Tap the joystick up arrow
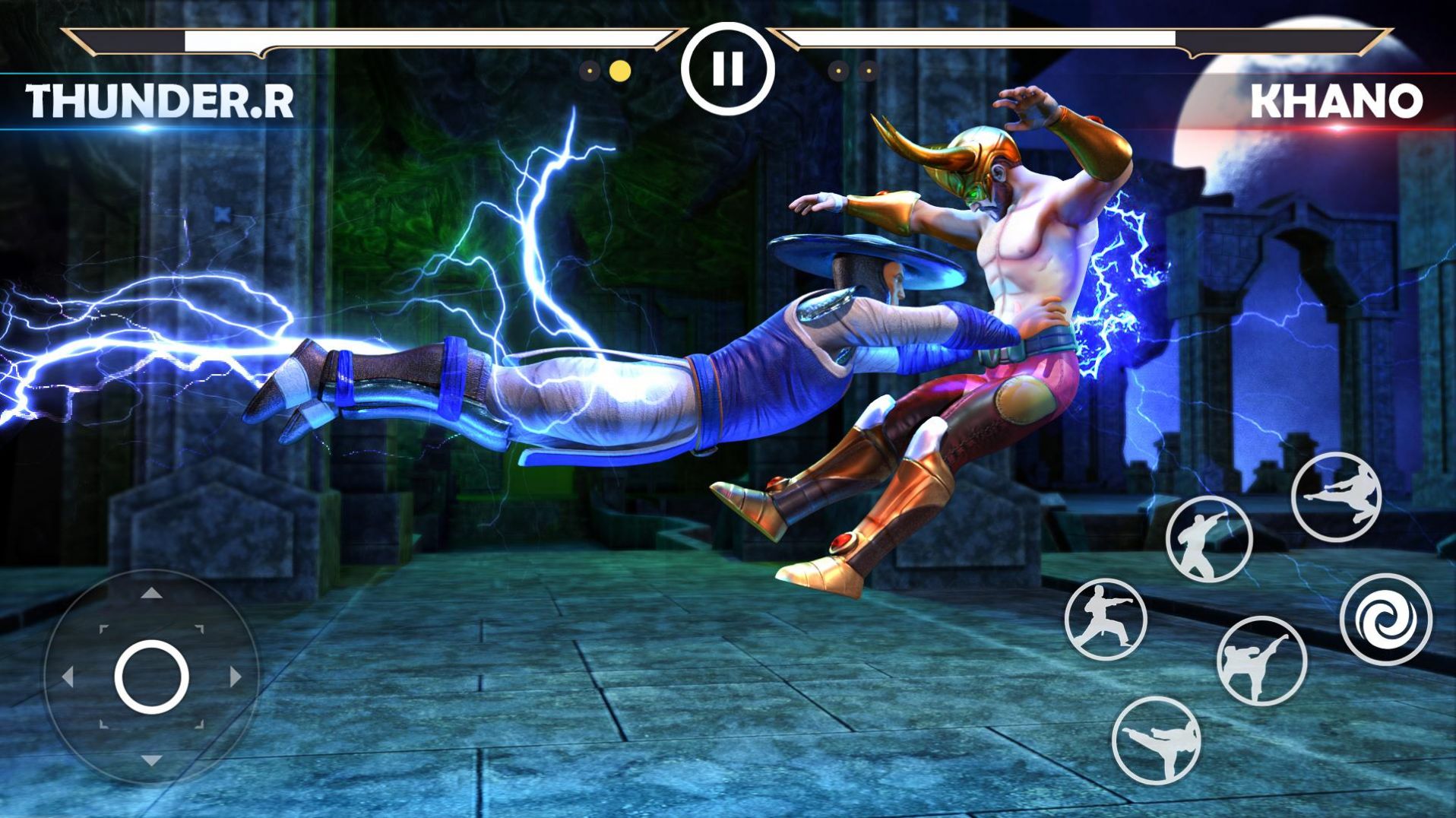This screenshot has height=818, width=1456. pyautogui.click(x=151, y=594)
